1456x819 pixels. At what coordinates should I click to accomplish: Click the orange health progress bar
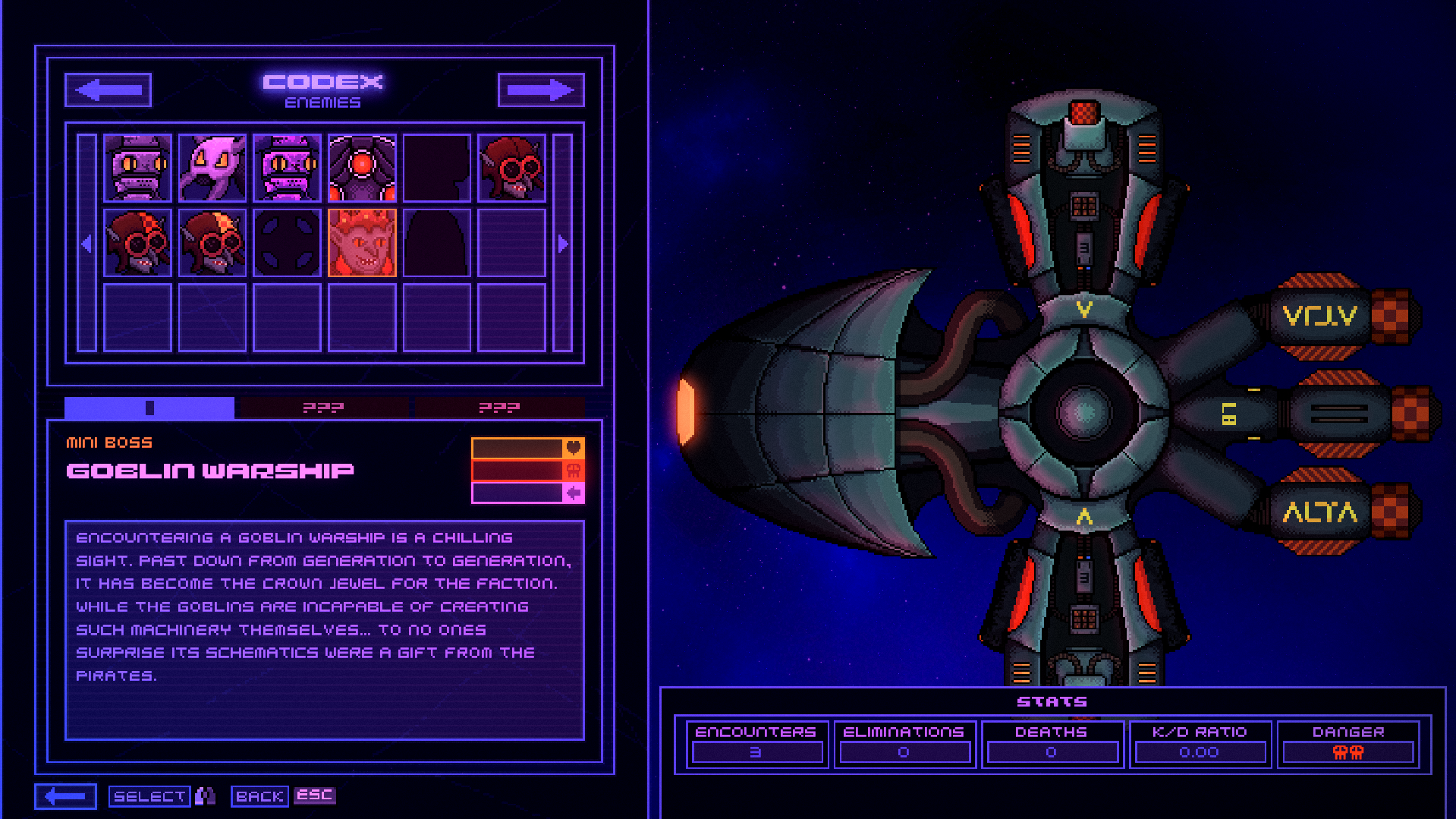point(516,448)
